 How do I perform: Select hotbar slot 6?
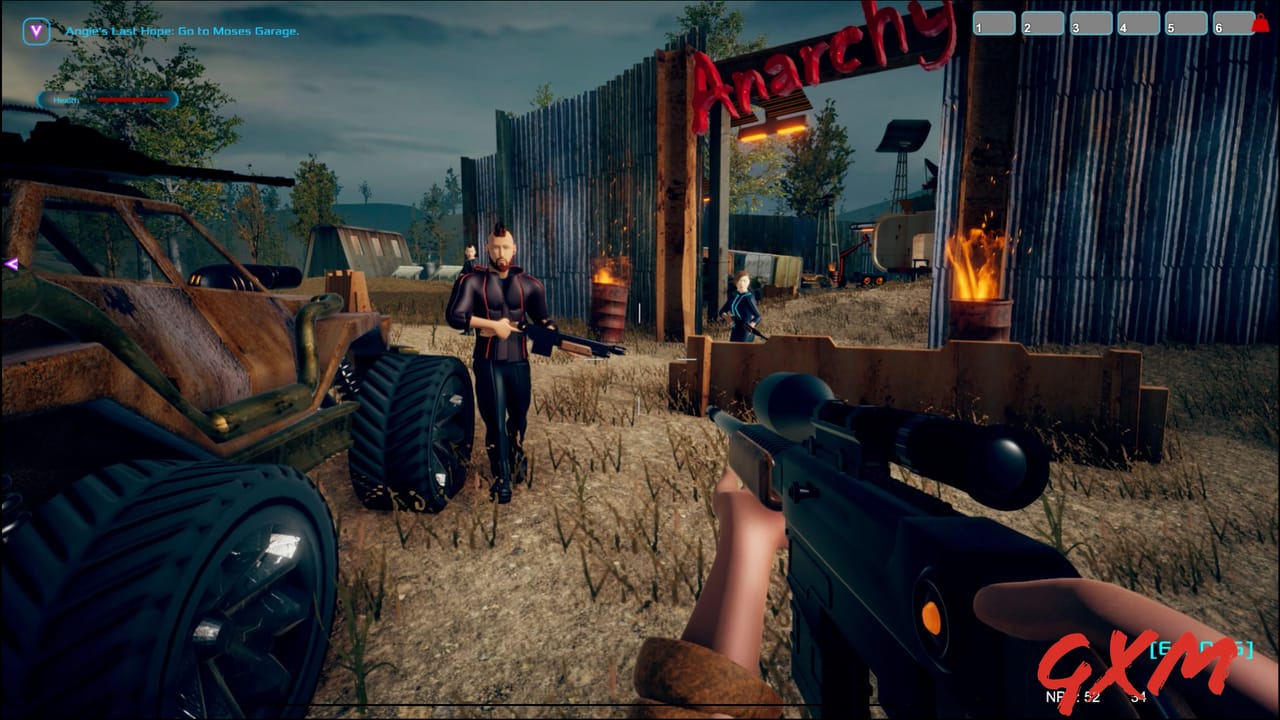(1232, 23)
